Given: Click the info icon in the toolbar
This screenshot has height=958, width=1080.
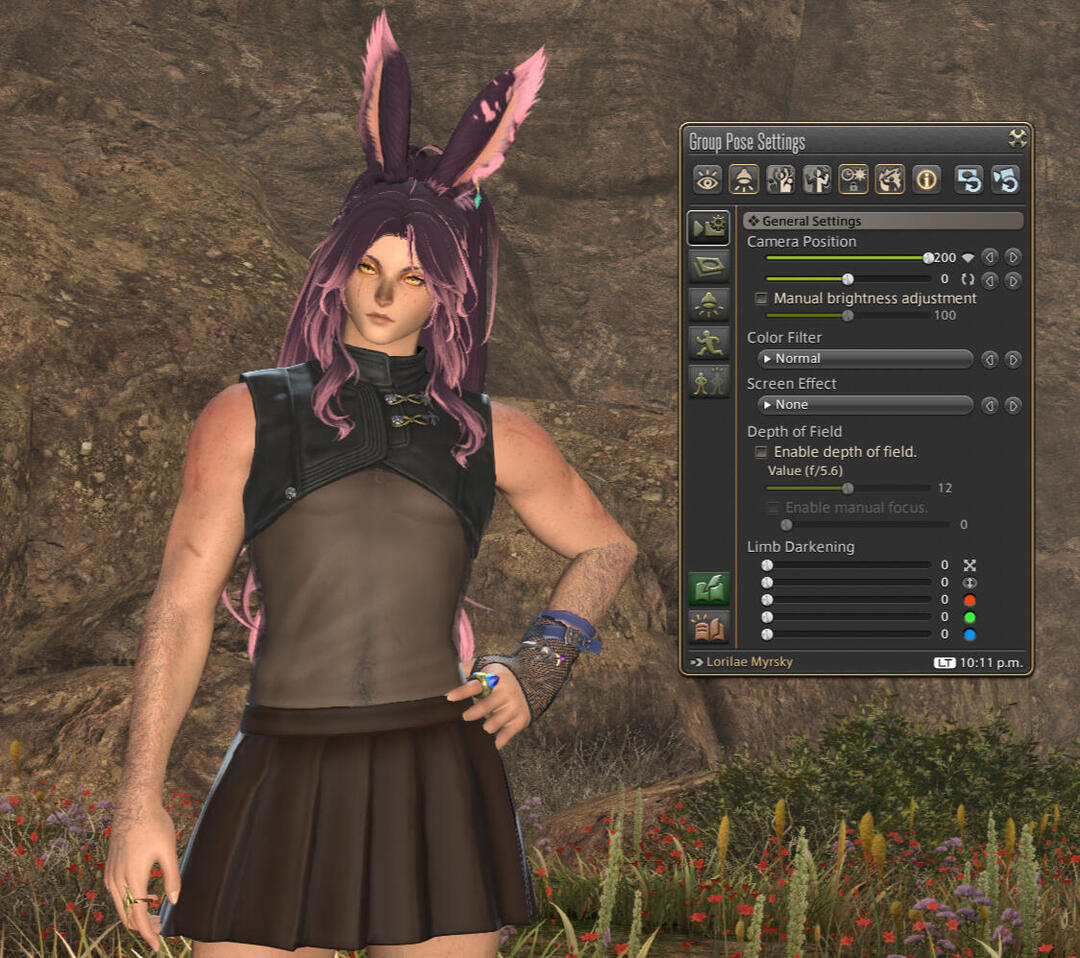Looking at the screenshot, I should 926,179.
